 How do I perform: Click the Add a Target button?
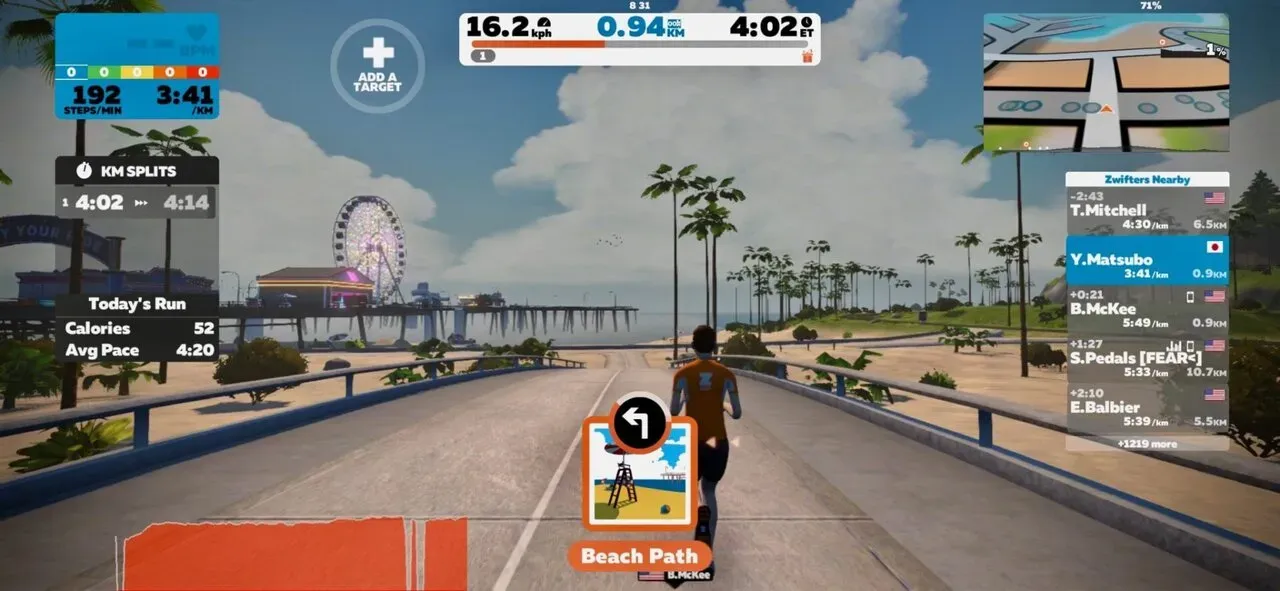click(x=377, y=64)
